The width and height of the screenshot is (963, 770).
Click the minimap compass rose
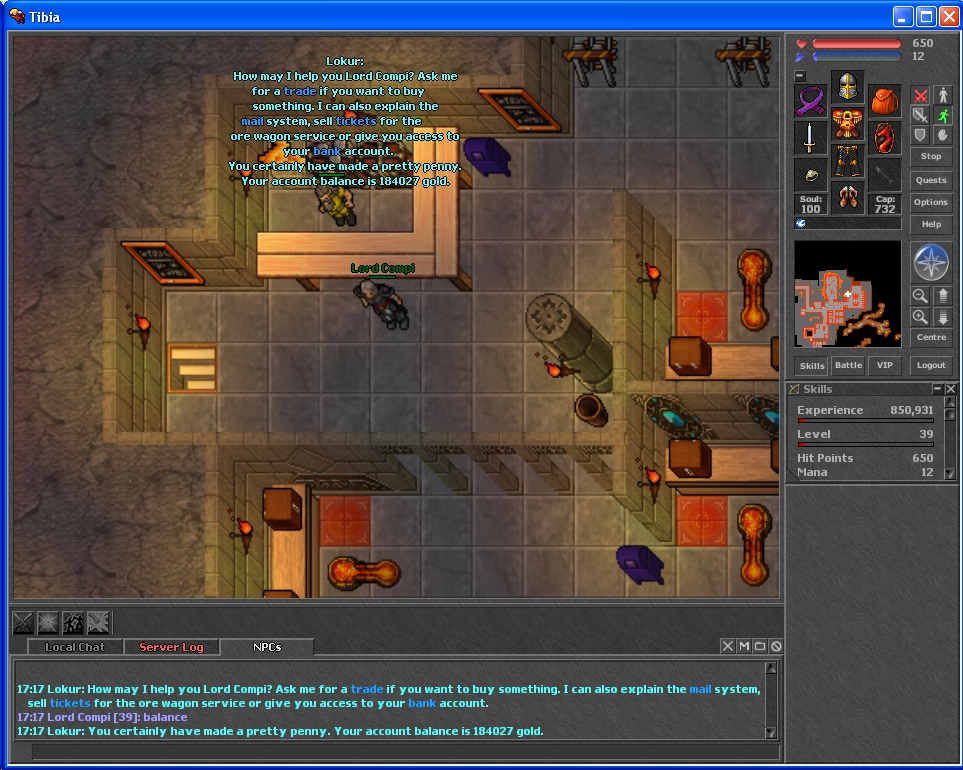pyautogui.click(x=930, y=262)
